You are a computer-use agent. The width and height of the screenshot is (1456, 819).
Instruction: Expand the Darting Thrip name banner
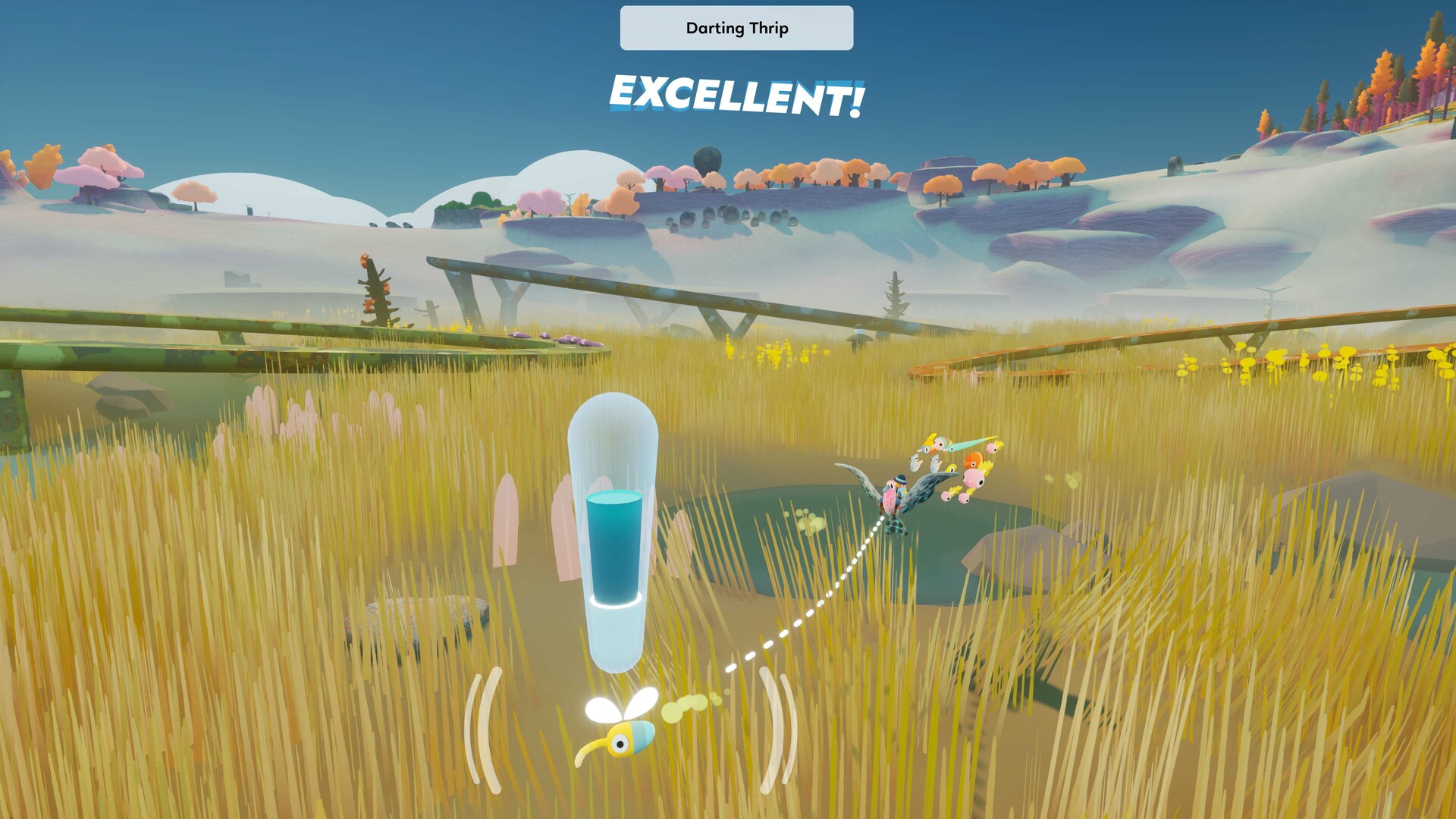pyautogui.click(x=736, y=28)
